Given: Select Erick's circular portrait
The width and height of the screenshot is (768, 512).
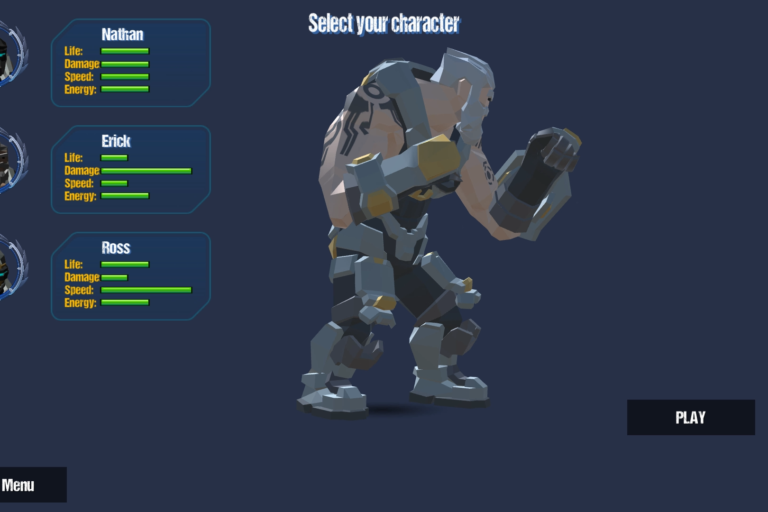Looking at the screenshot, I should 10,160.
